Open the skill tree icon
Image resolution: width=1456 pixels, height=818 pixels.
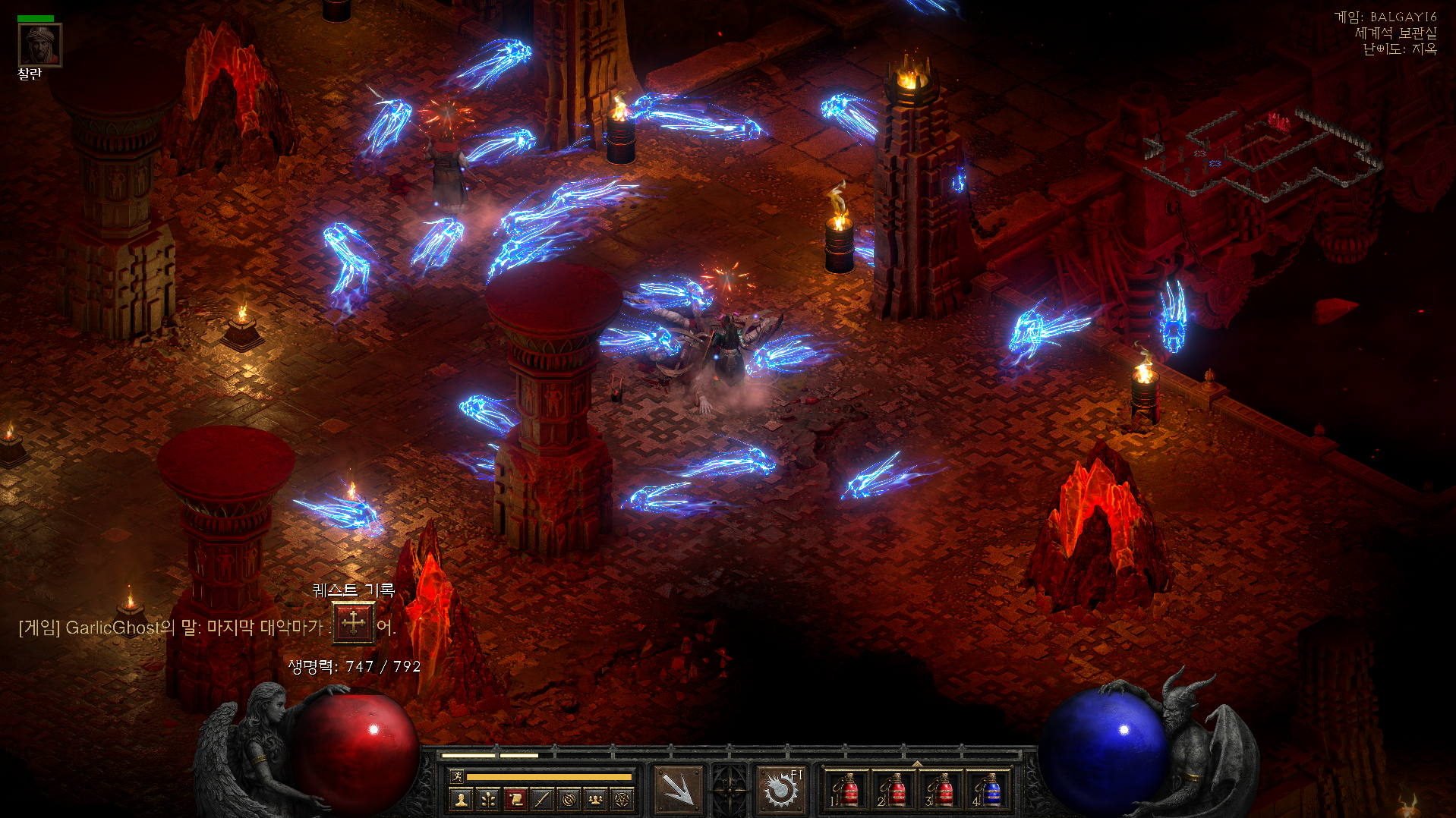(488, 799)
